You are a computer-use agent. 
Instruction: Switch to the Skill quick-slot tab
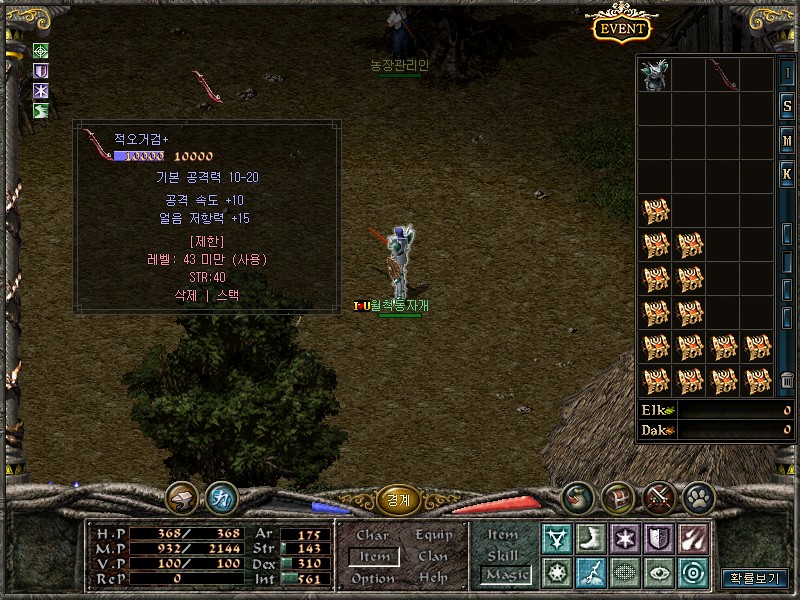[x=503, y=556]
